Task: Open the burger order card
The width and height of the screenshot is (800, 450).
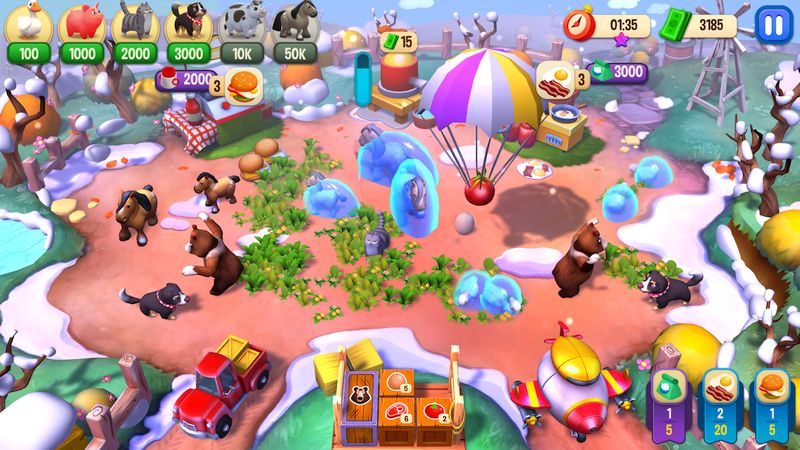Action: [772, 400]
